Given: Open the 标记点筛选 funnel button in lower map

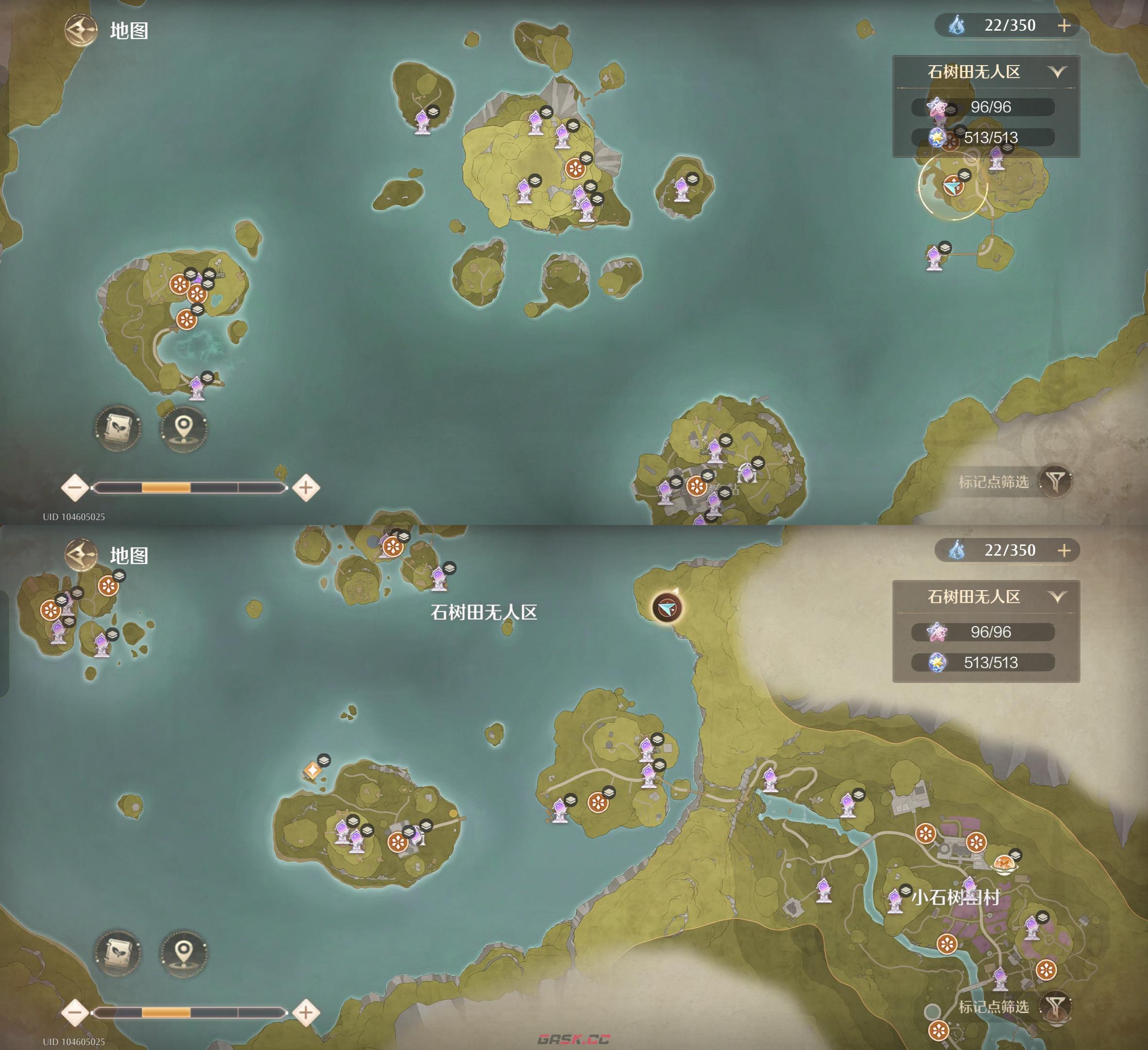Looking at the screenshot, I should point(1055,1006).
